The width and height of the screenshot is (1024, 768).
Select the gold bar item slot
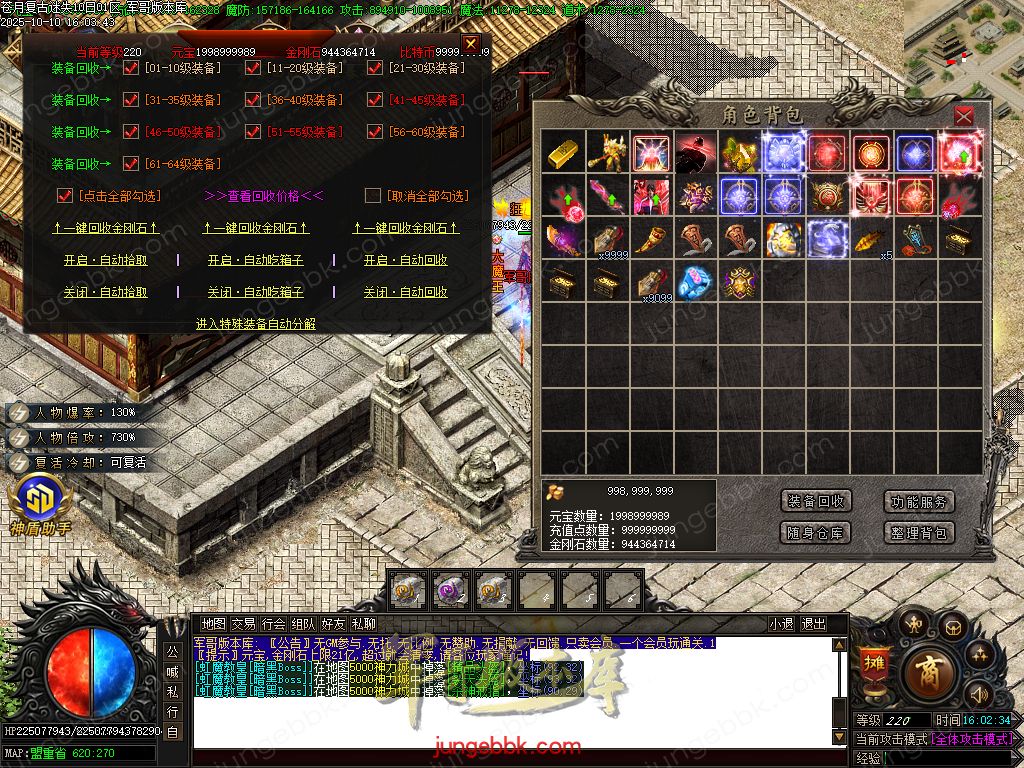562,152
